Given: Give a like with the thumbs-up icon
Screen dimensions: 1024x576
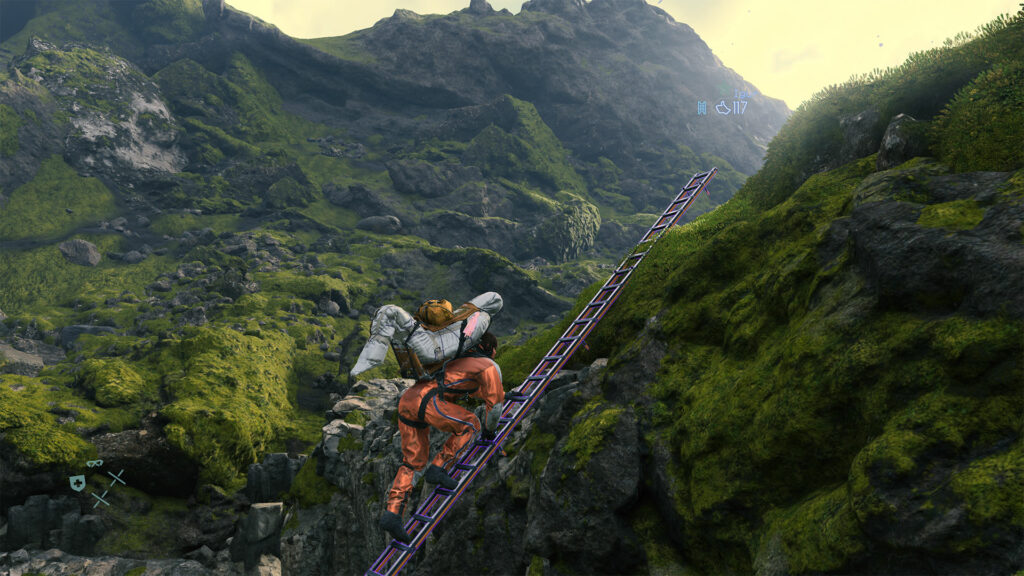Looking at the screenshot, I should point(723,107).
